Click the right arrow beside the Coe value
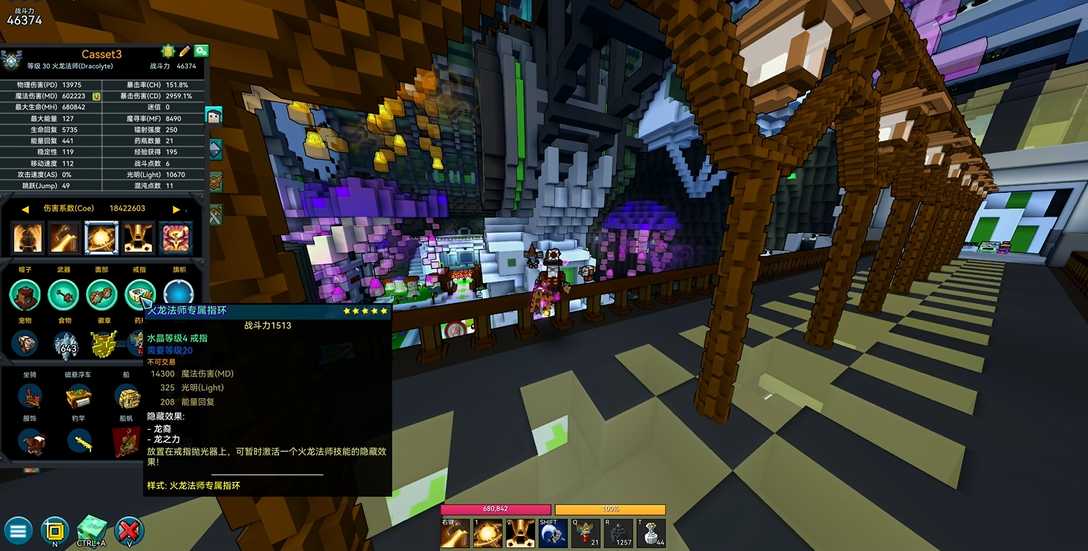 [x=177, y=209]
